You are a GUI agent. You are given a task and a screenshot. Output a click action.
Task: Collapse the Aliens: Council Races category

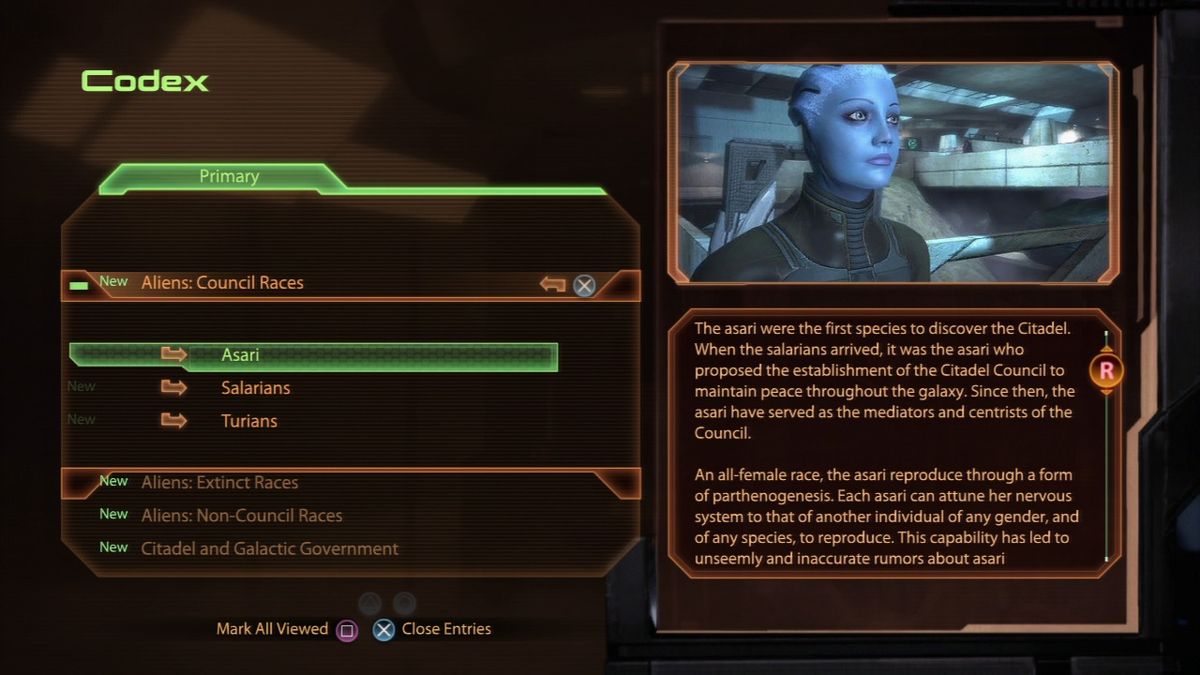coord(222,283)
